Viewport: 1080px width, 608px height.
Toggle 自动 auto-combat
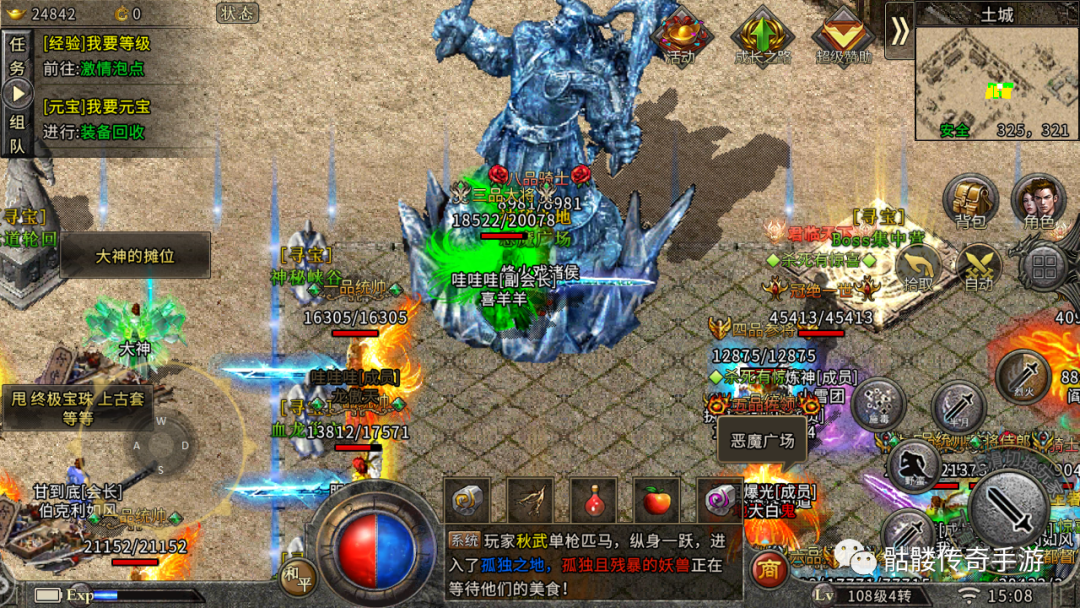point(978,268)
